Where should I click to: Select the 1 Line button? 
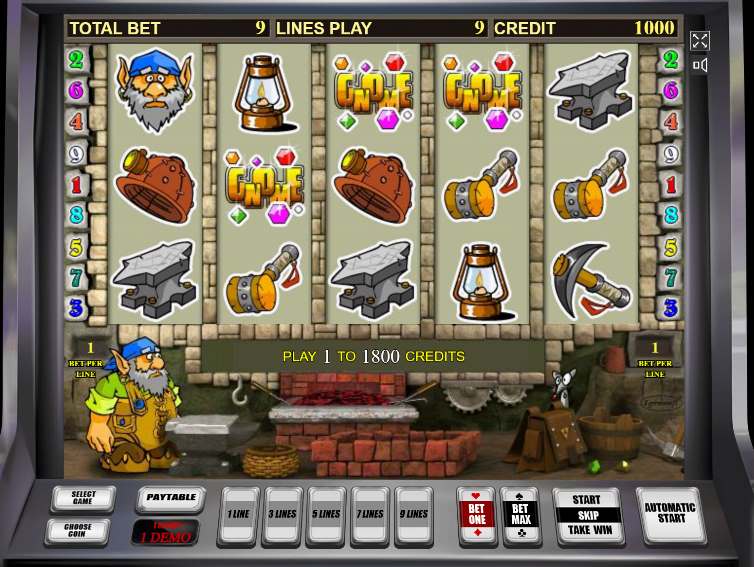(238, 515)
